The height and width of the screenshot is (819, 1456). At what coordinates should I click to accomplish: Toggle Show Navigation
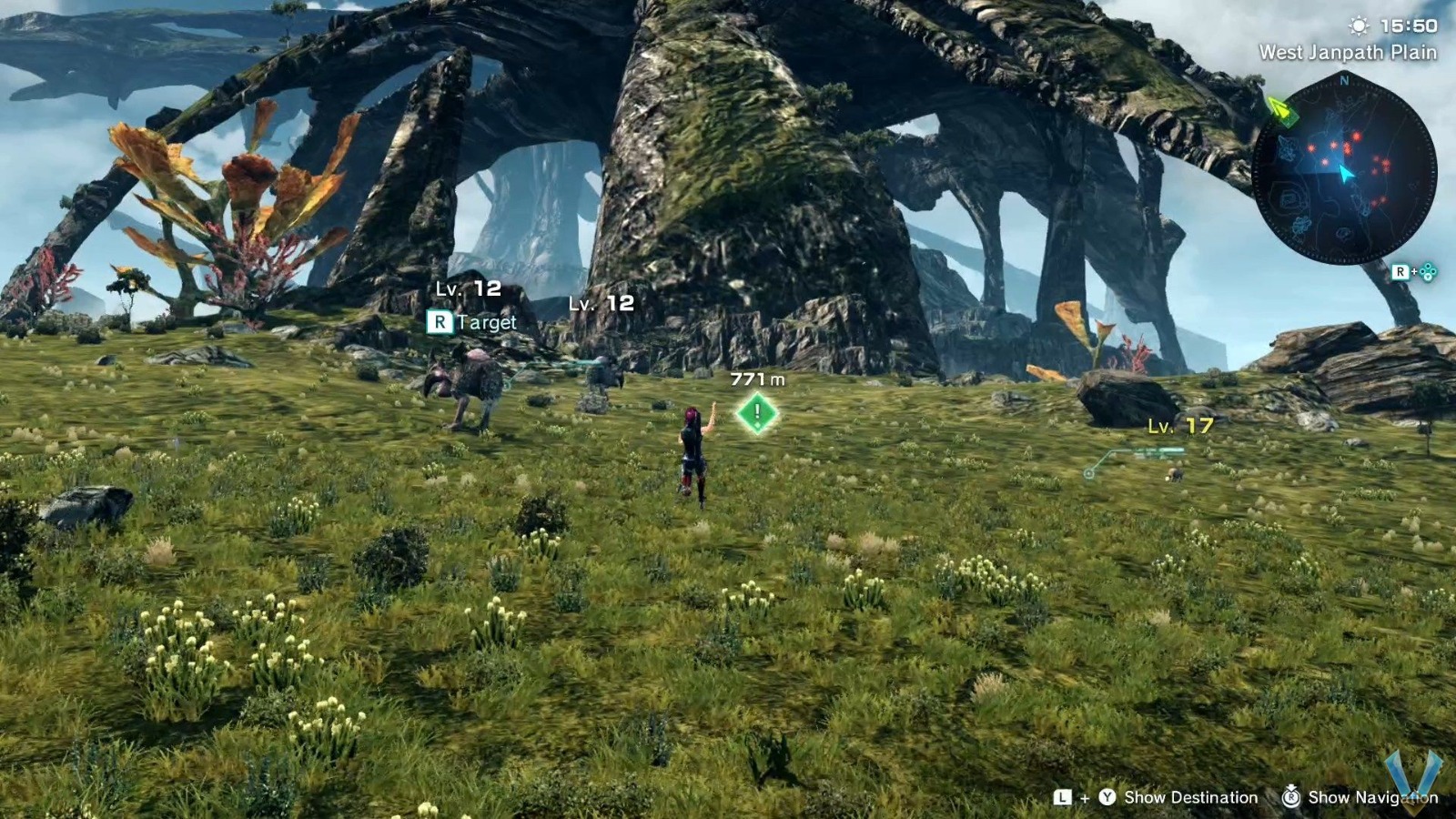pos(1374,798)
